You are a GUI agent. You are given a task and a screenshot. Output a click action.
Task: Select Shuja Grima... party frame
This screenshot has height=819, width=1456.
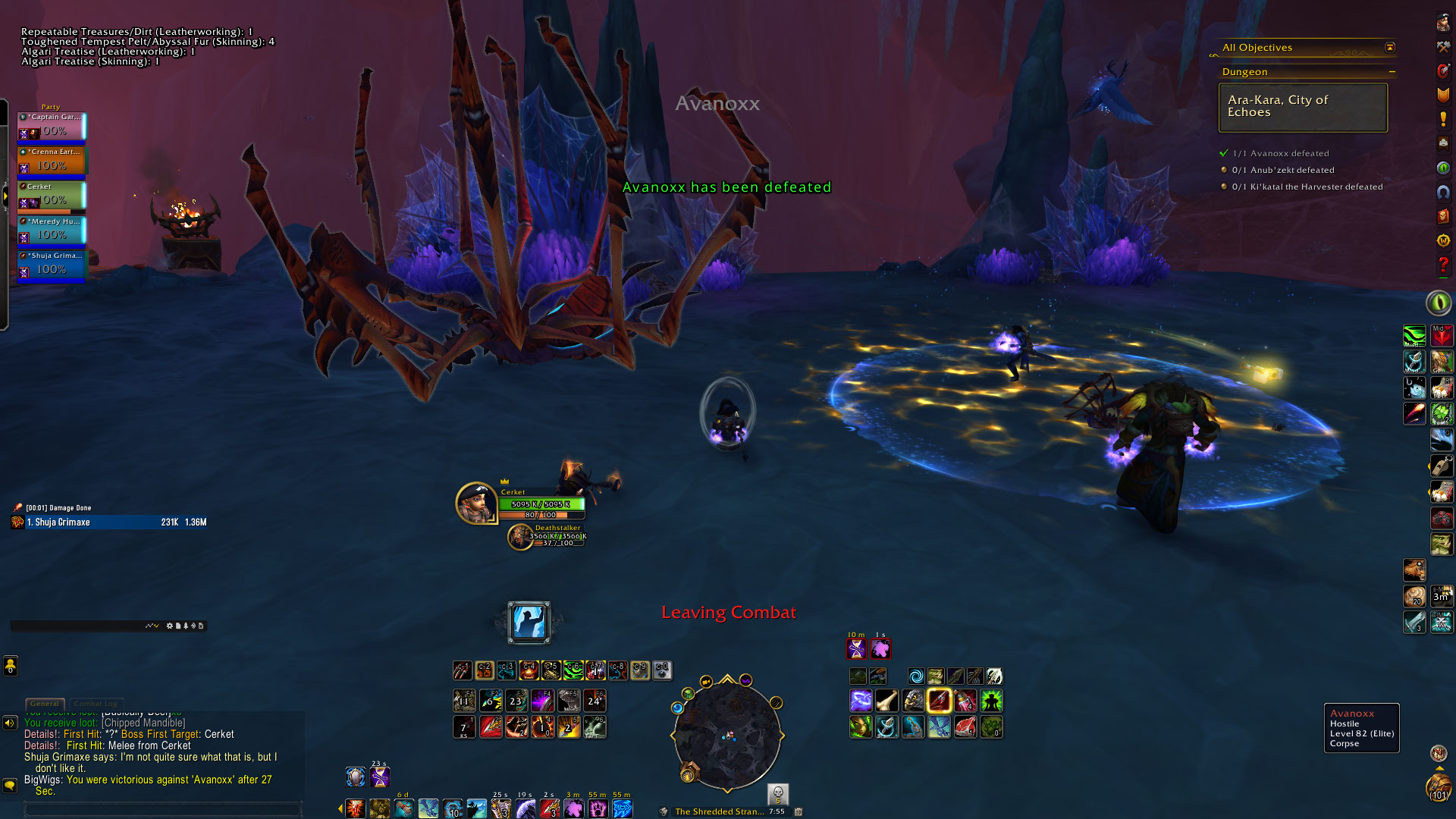pos(52,265)
